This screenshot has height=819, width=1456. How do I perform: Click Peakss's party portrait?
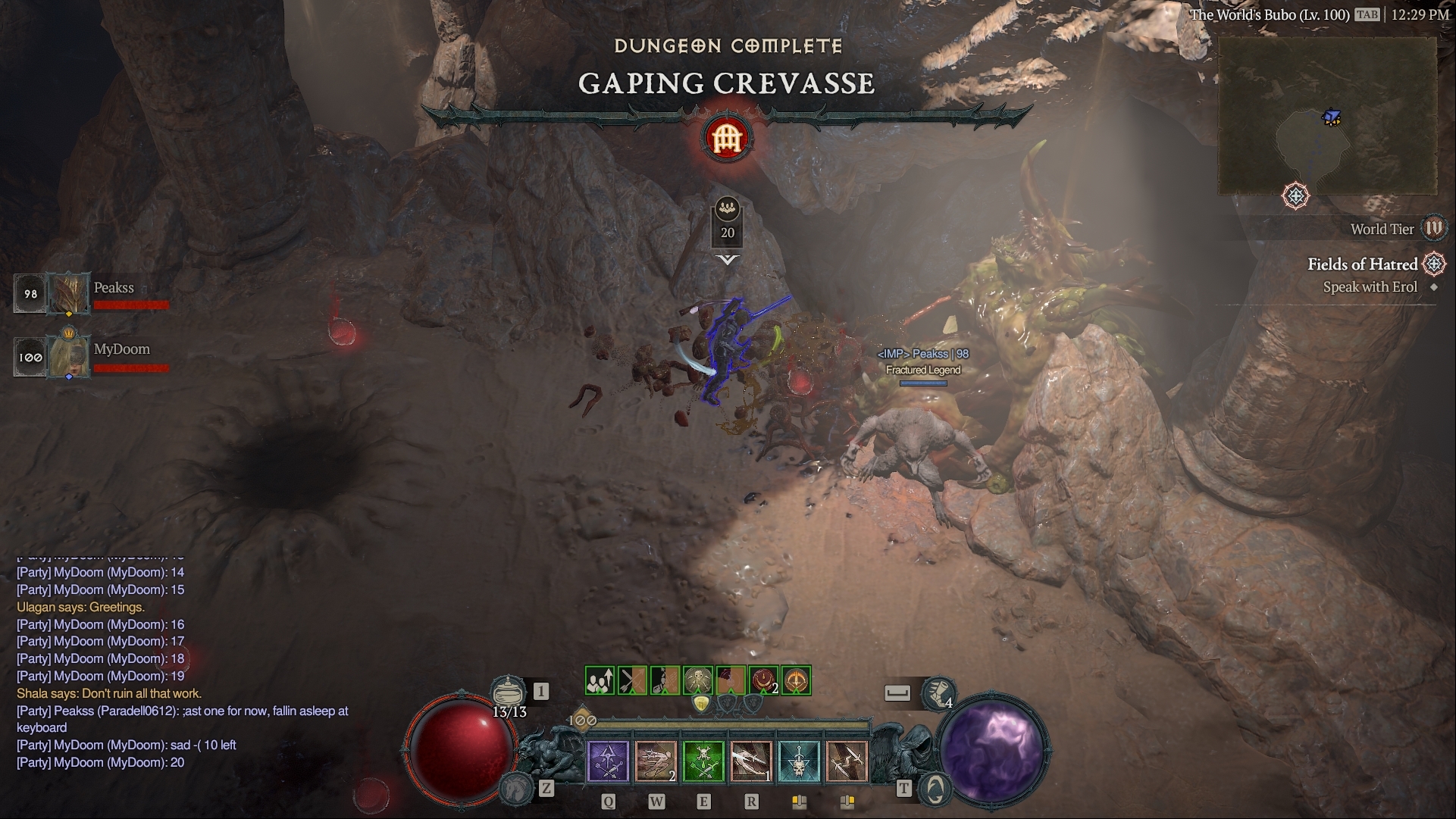click(69, 294)
